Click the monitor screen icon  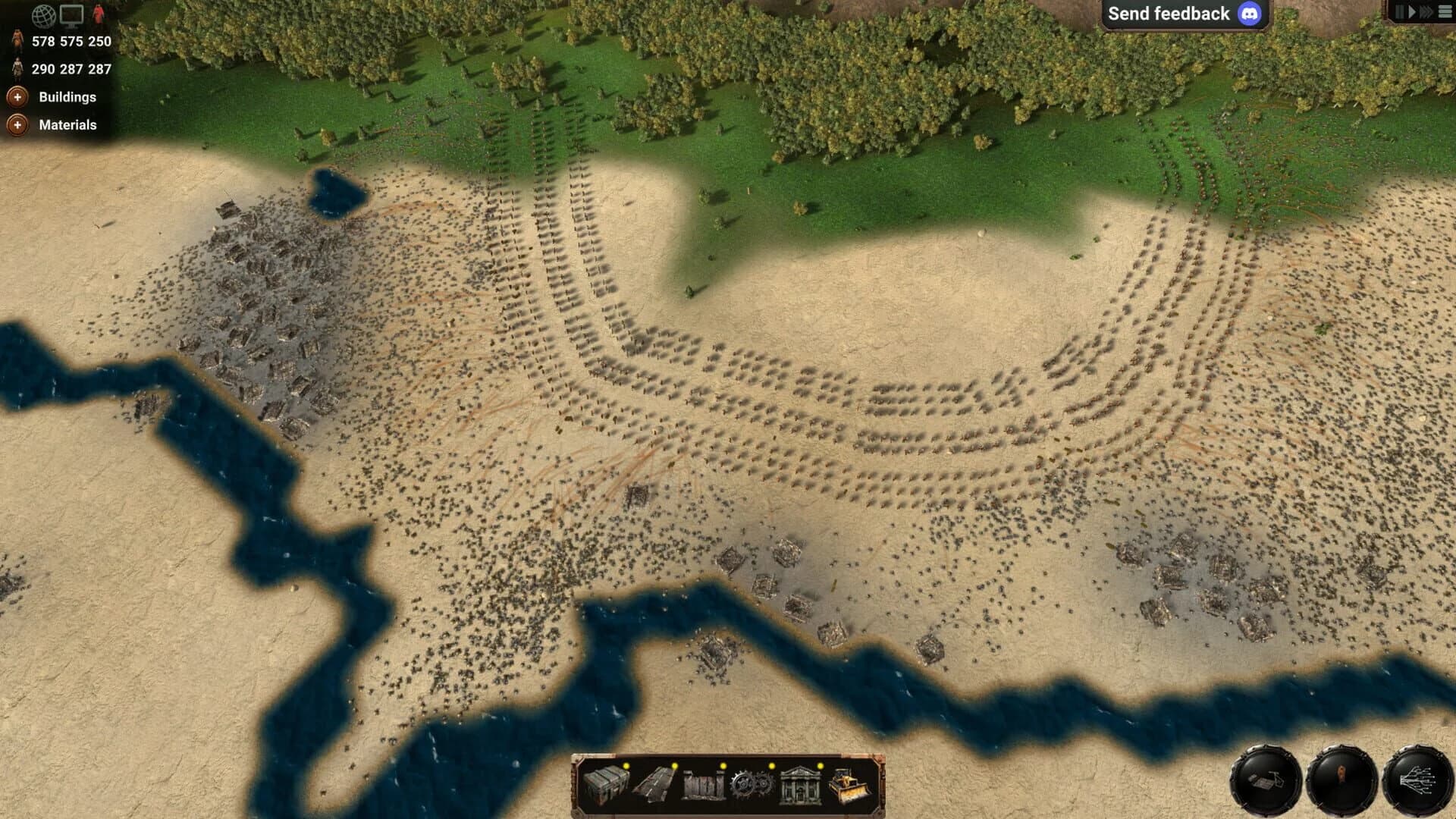pos(72,14)
